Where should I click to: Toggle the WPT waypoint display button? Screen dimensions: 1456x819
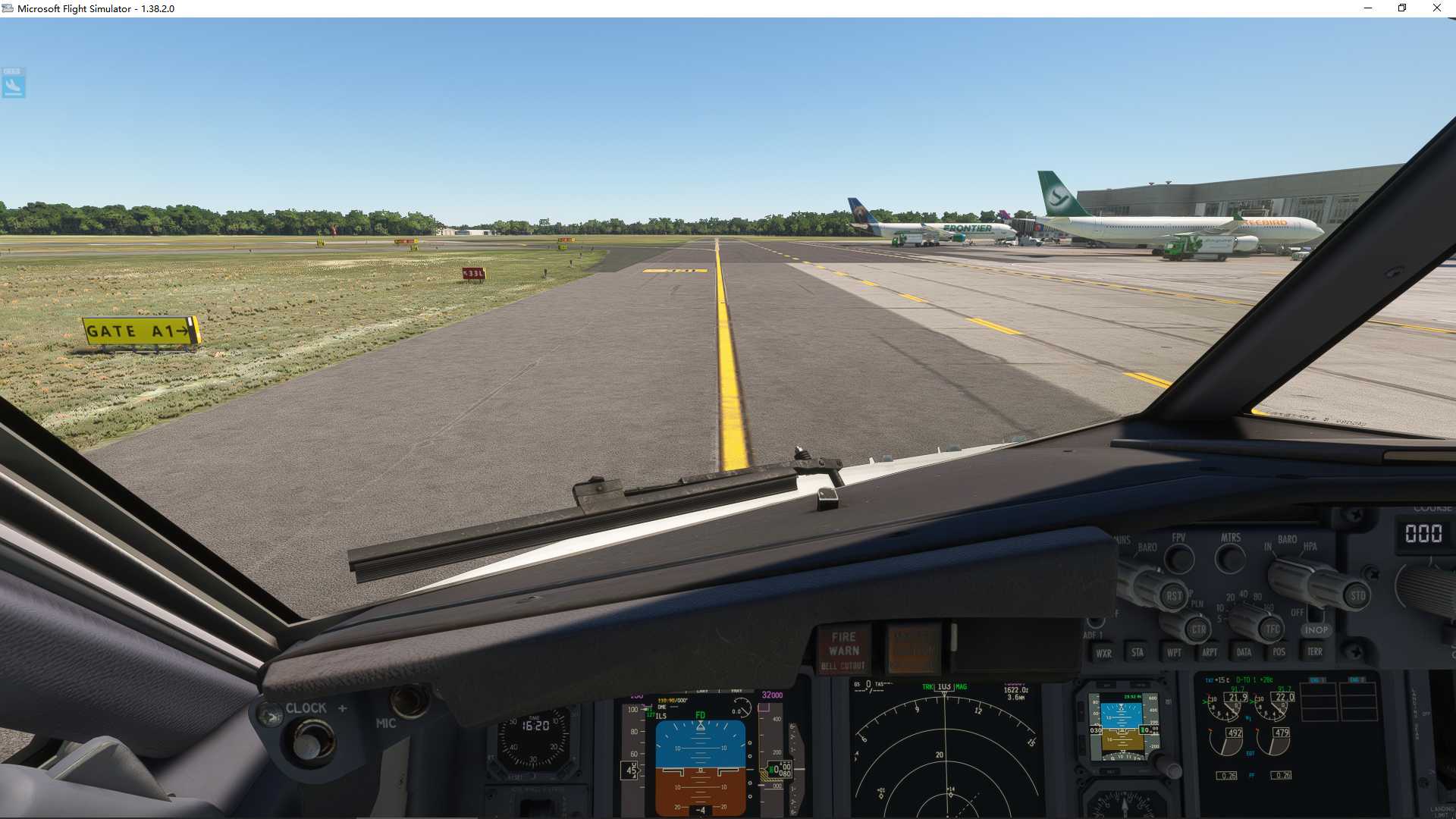1174,652
